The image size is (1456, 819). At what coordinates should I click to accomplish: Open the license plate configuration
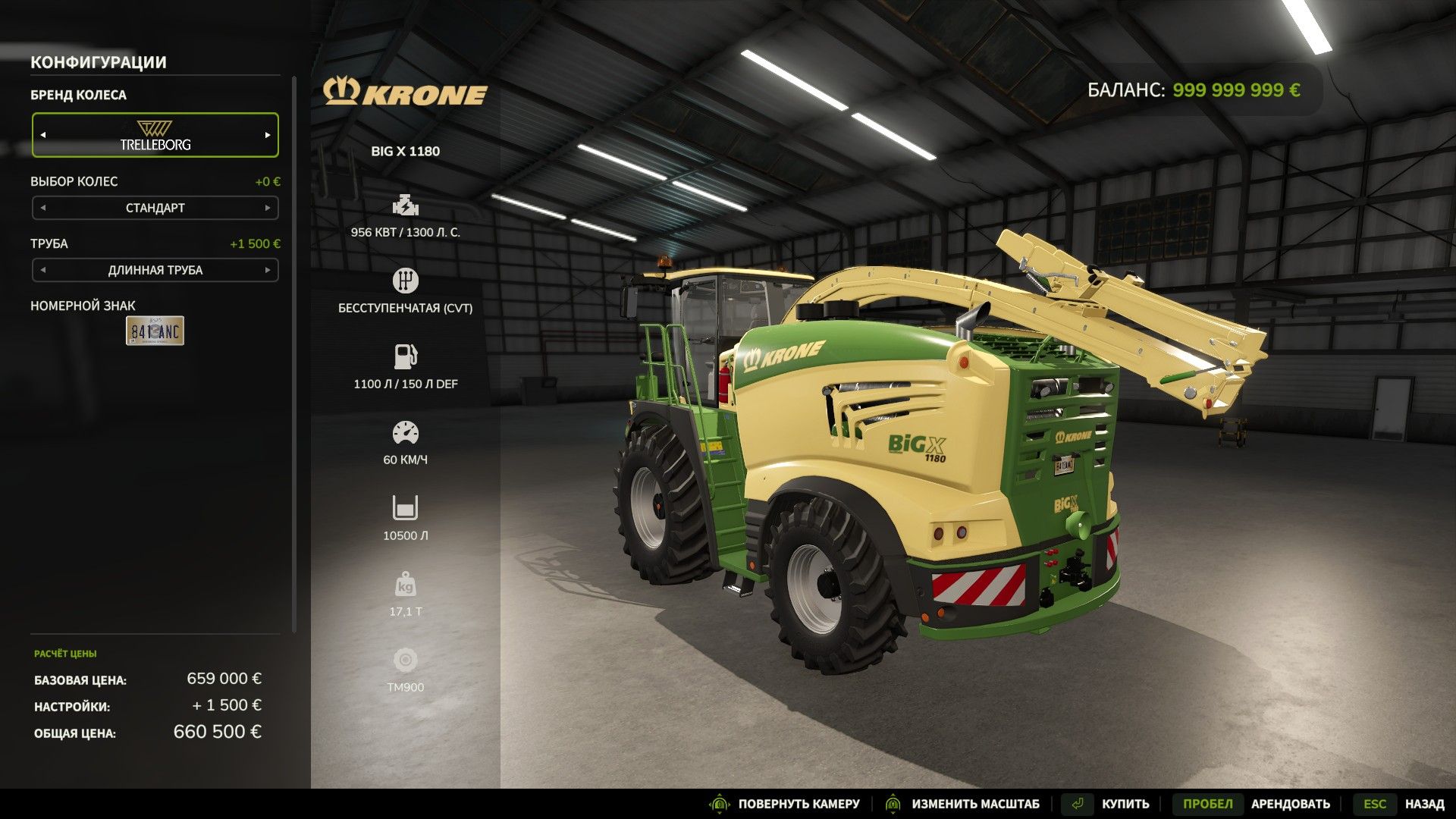(155, 331)
